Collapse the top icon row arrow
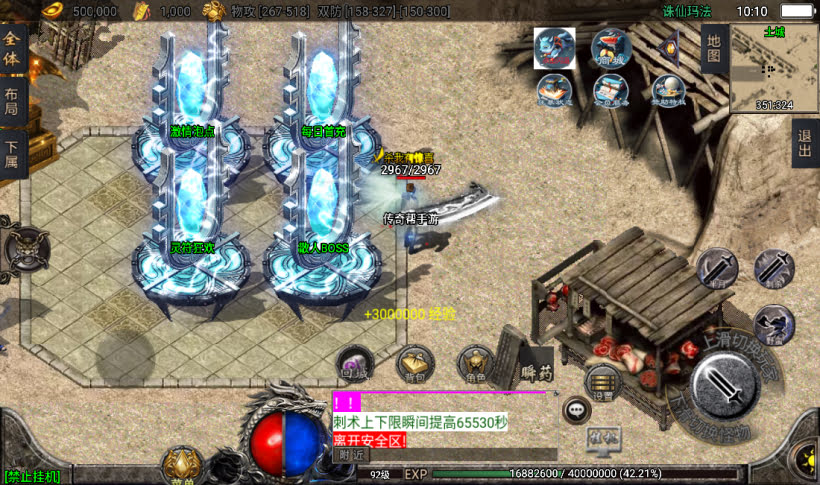This screenshot has width=820, height=485. (671, 48)
